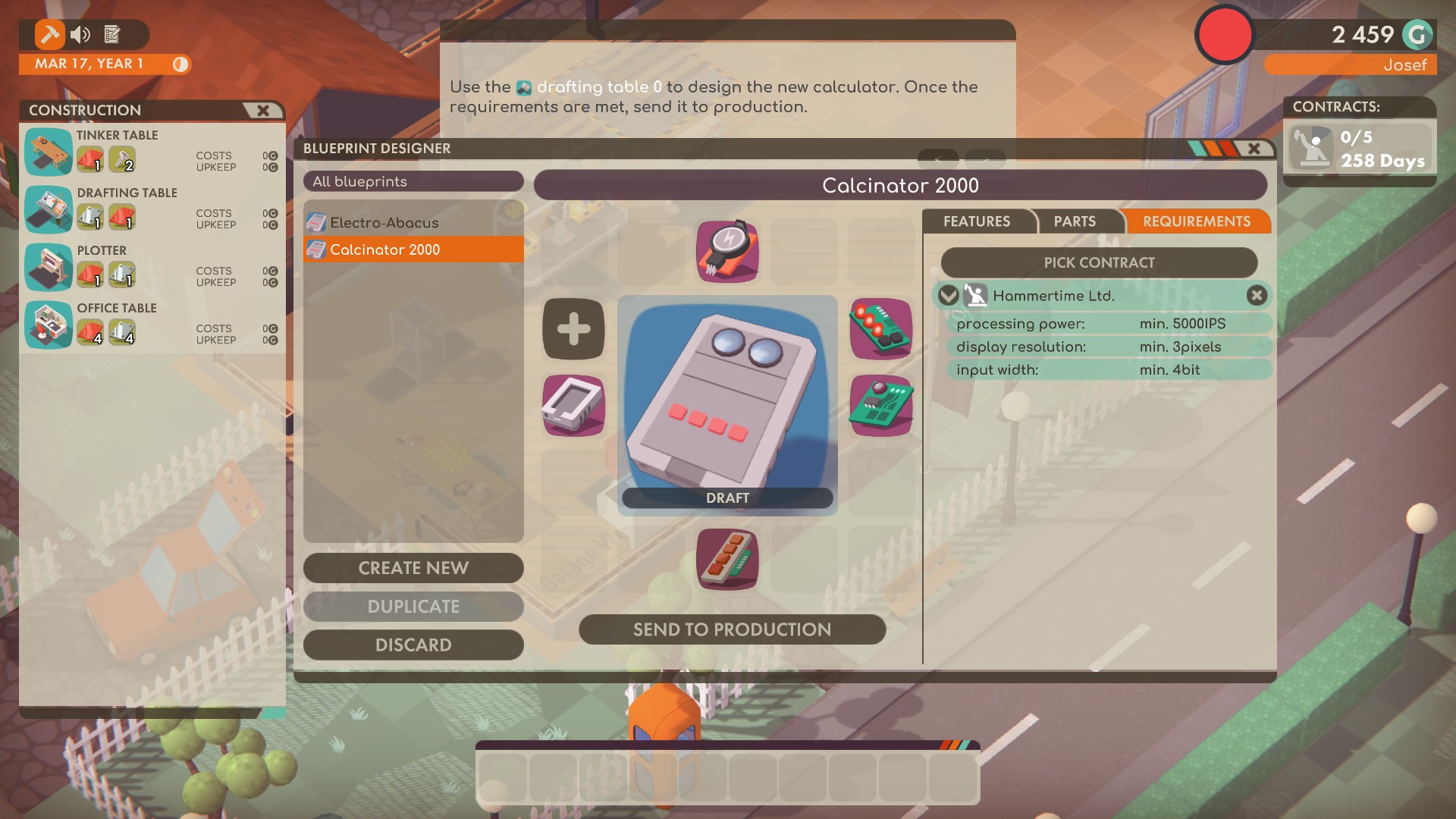Click the plus icon to add a new part
Viewport: 1456px width, 819px height.
tap(573, 328)
